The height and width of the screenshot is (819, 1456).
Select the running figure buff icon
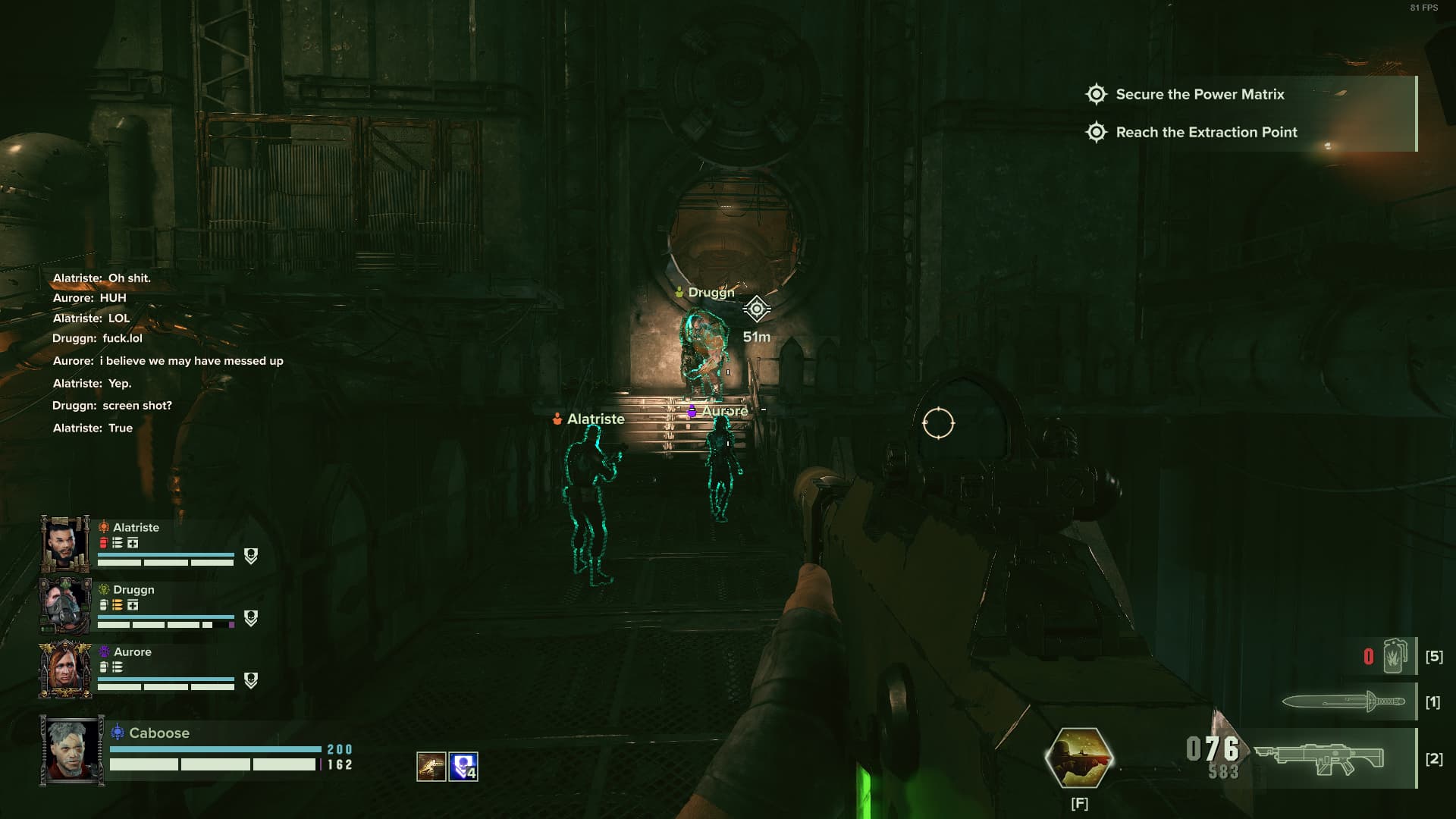coord(431,767)
